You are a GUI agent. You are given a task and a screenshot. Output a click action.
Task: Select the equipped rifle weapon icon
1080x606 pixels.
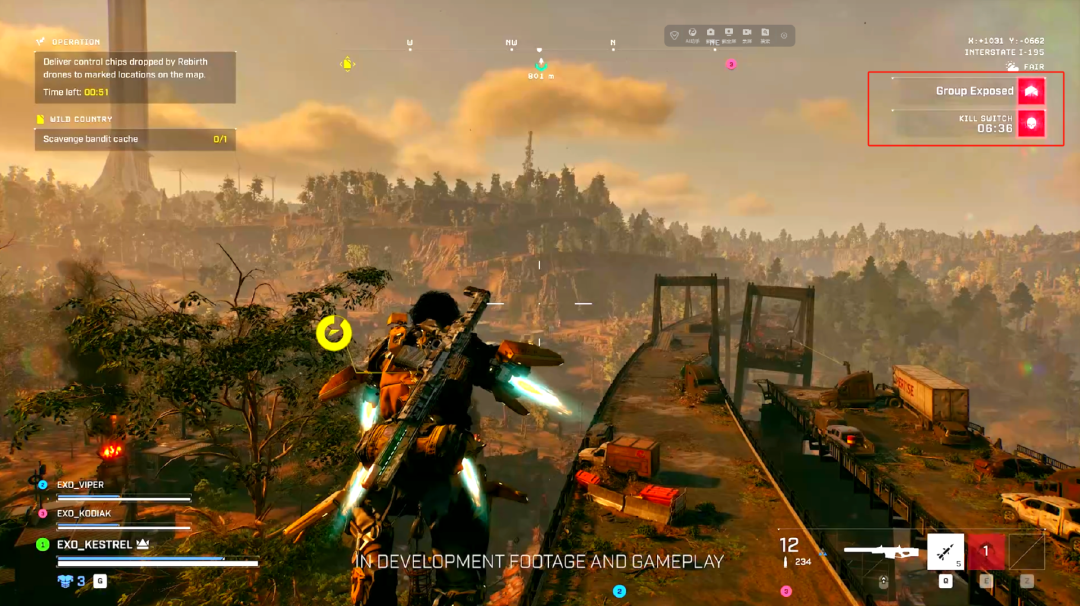coord(880,550)
